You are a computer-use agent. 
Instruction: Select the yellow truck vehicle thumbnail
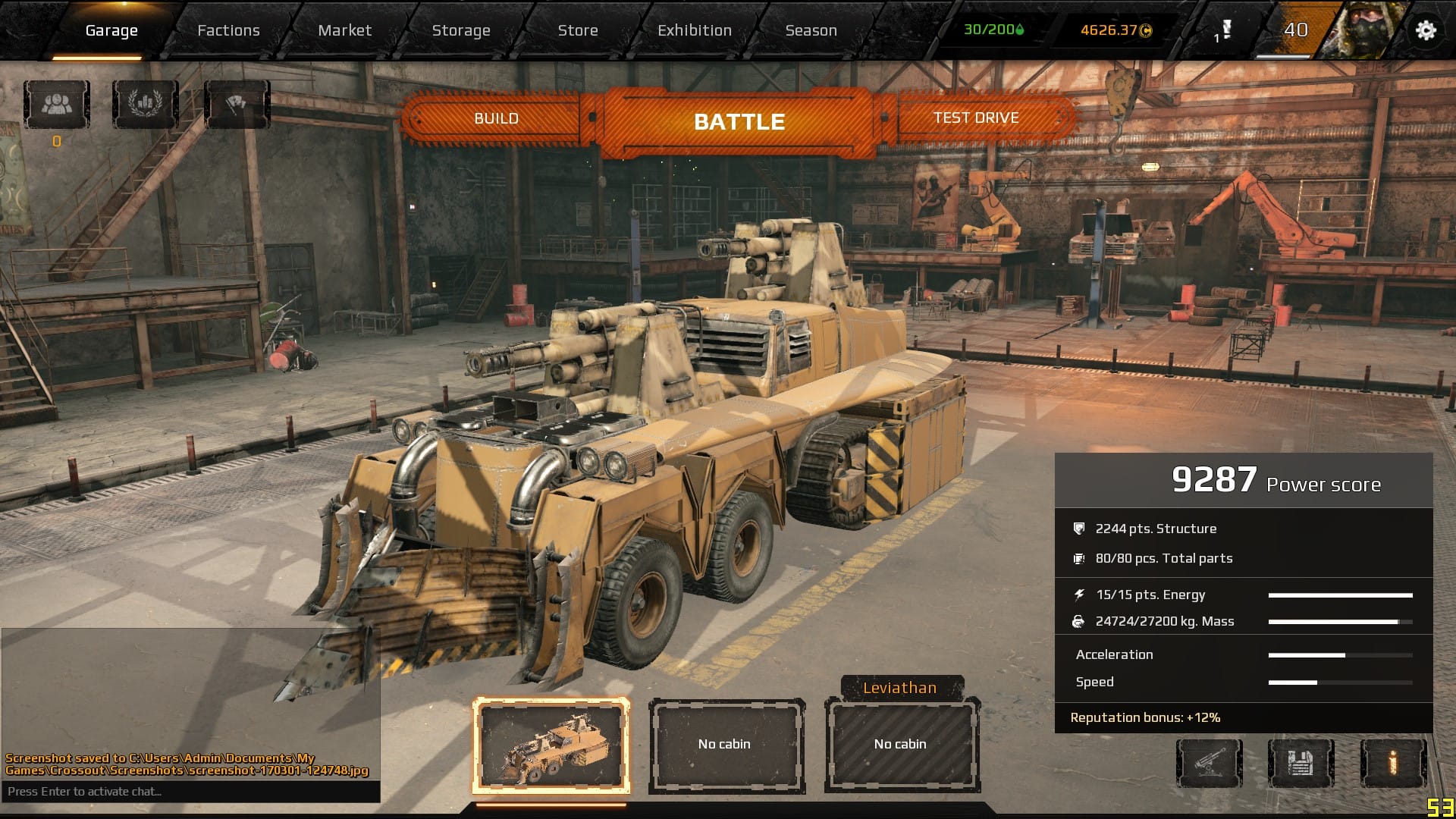click(x=551, y=745)
